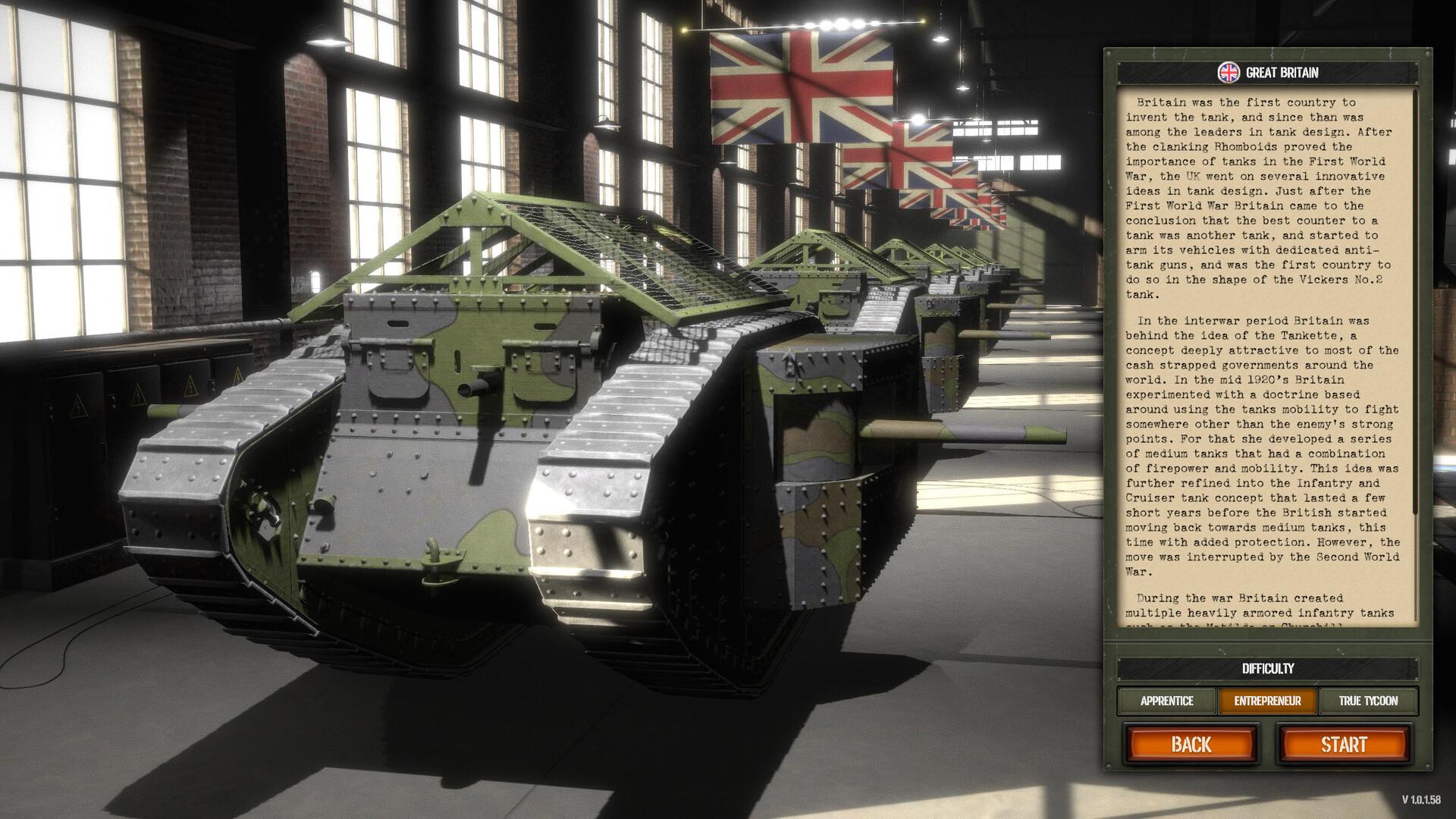Viewport: 1456px width, 819px height.
Task: Select the Apprentice difficulty
Action: pos(1167,701)
